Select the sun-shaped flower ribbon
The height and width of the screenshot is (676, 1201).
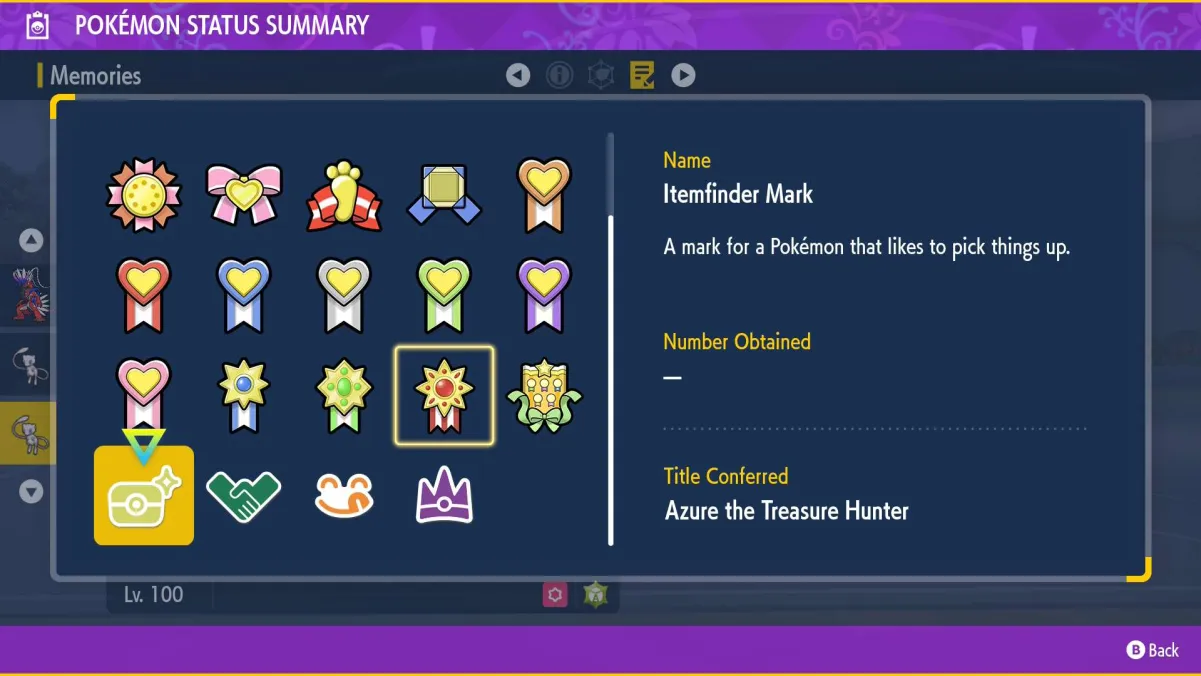(x=144, y=195)
